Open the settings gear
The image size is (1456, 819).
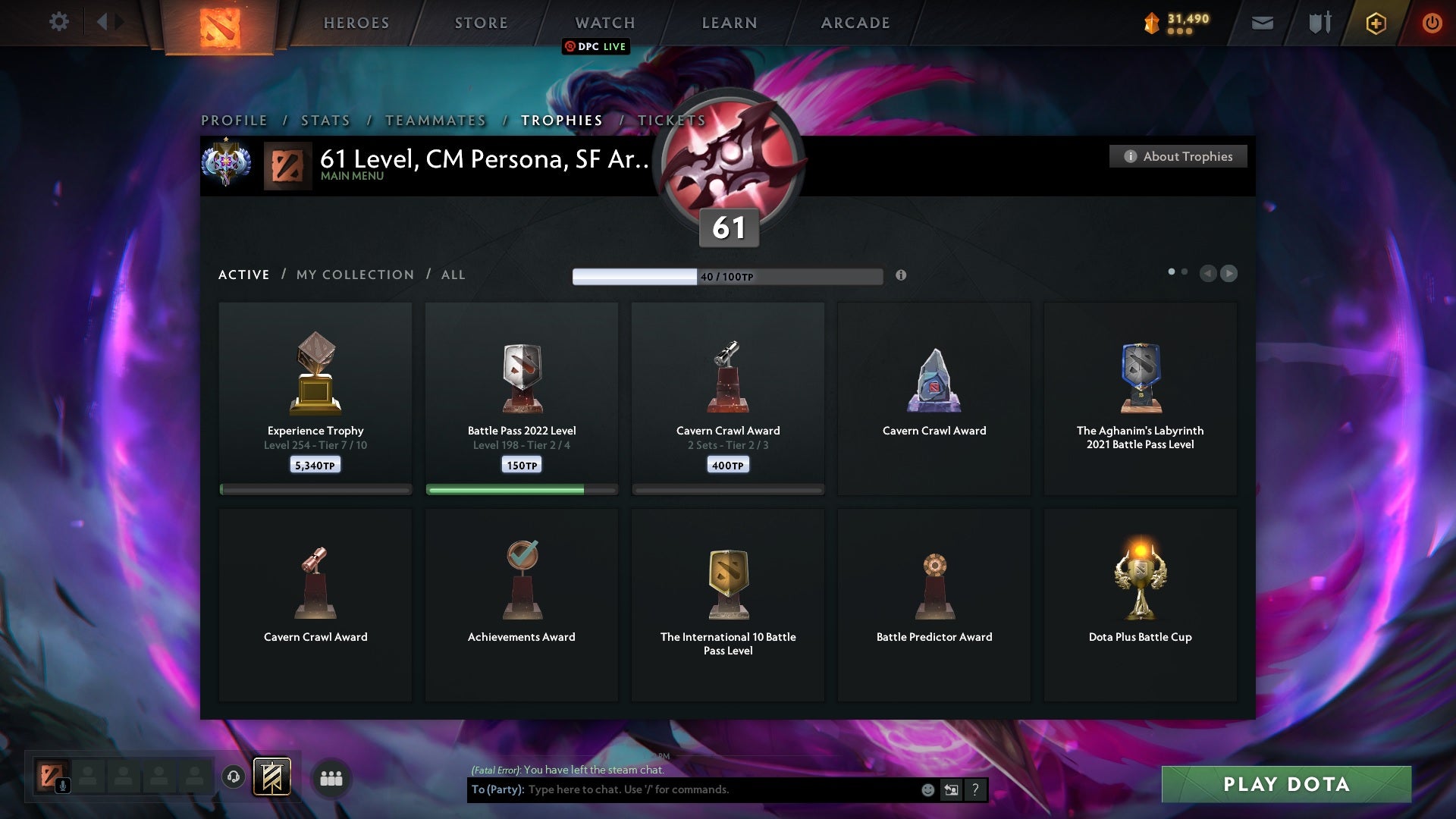(x=58, y=22)
